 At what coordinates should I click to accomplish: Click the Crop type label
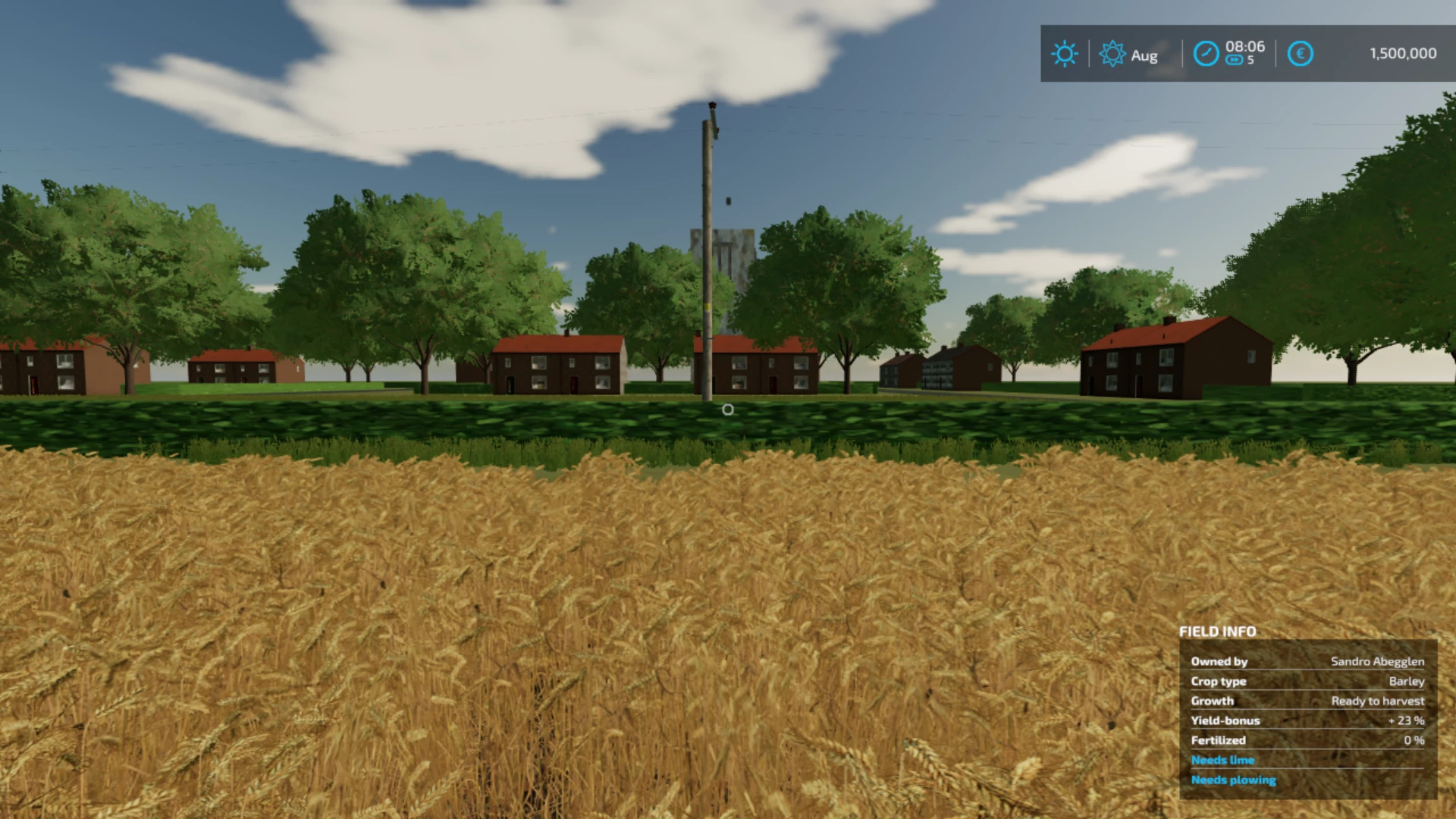[1219, 681]
